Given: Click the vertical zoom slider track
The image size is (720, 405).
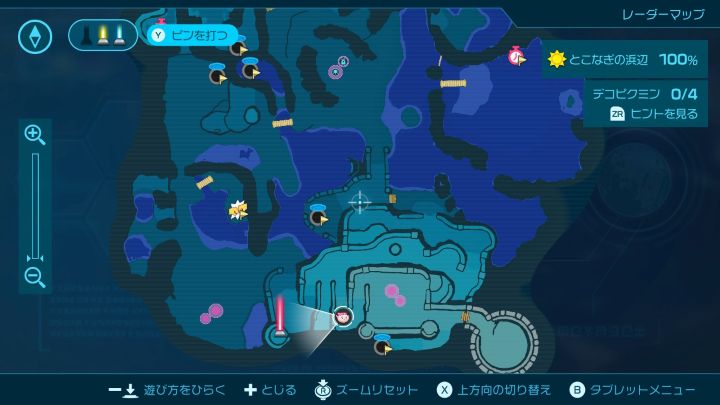Looking at the screenshot, I should [x=35, y=206].
